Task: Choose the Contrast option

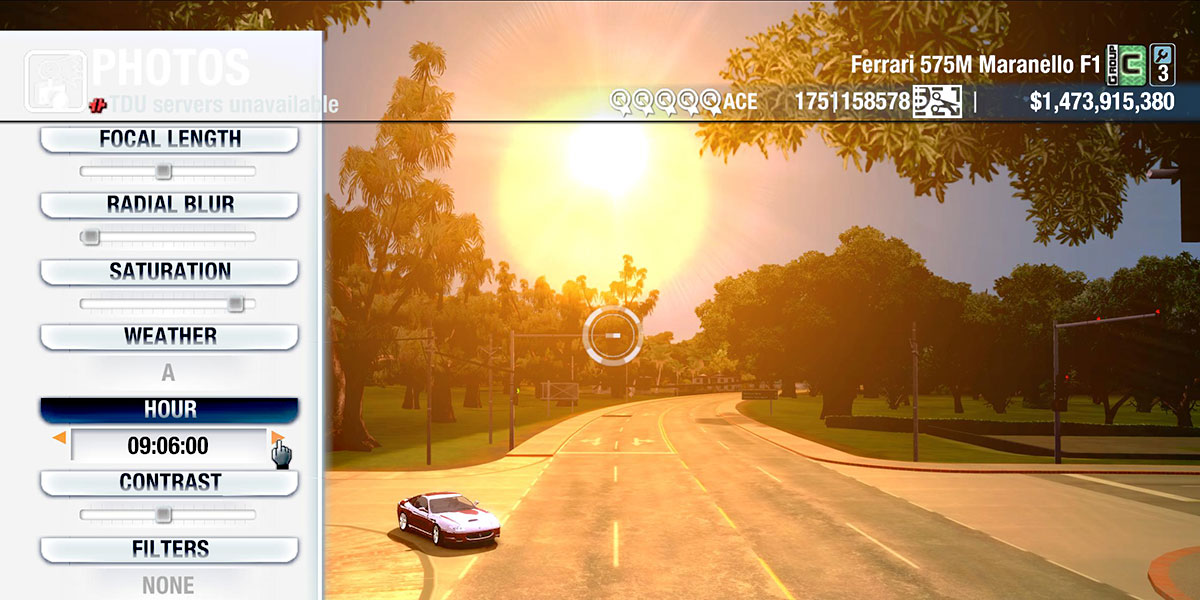Action: pyautogui.click(x=169, y=482)
